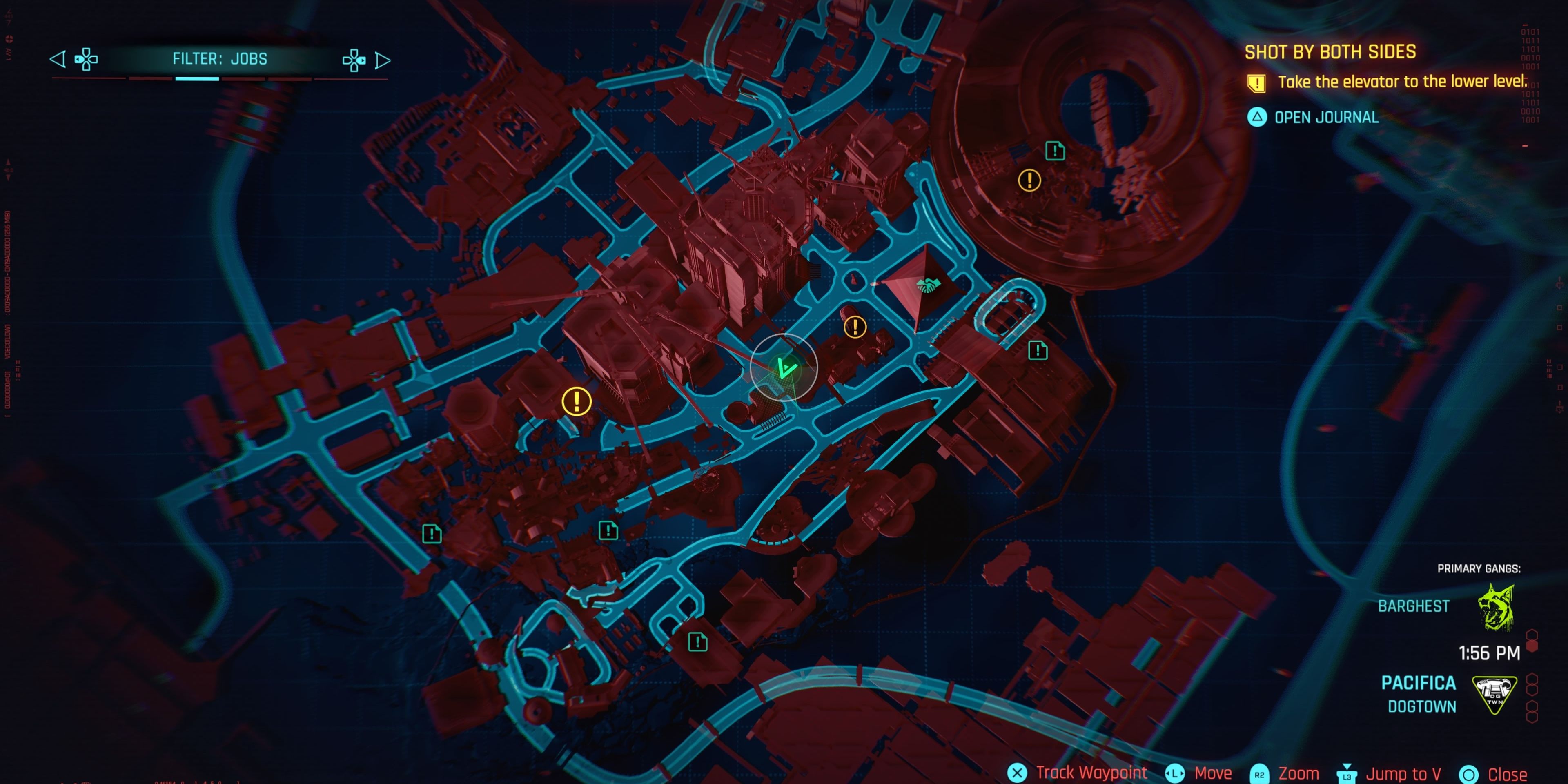Expand the Filter: Jobs selector
The width and height of the screenshot is (1568, 784).
[220, 59]
